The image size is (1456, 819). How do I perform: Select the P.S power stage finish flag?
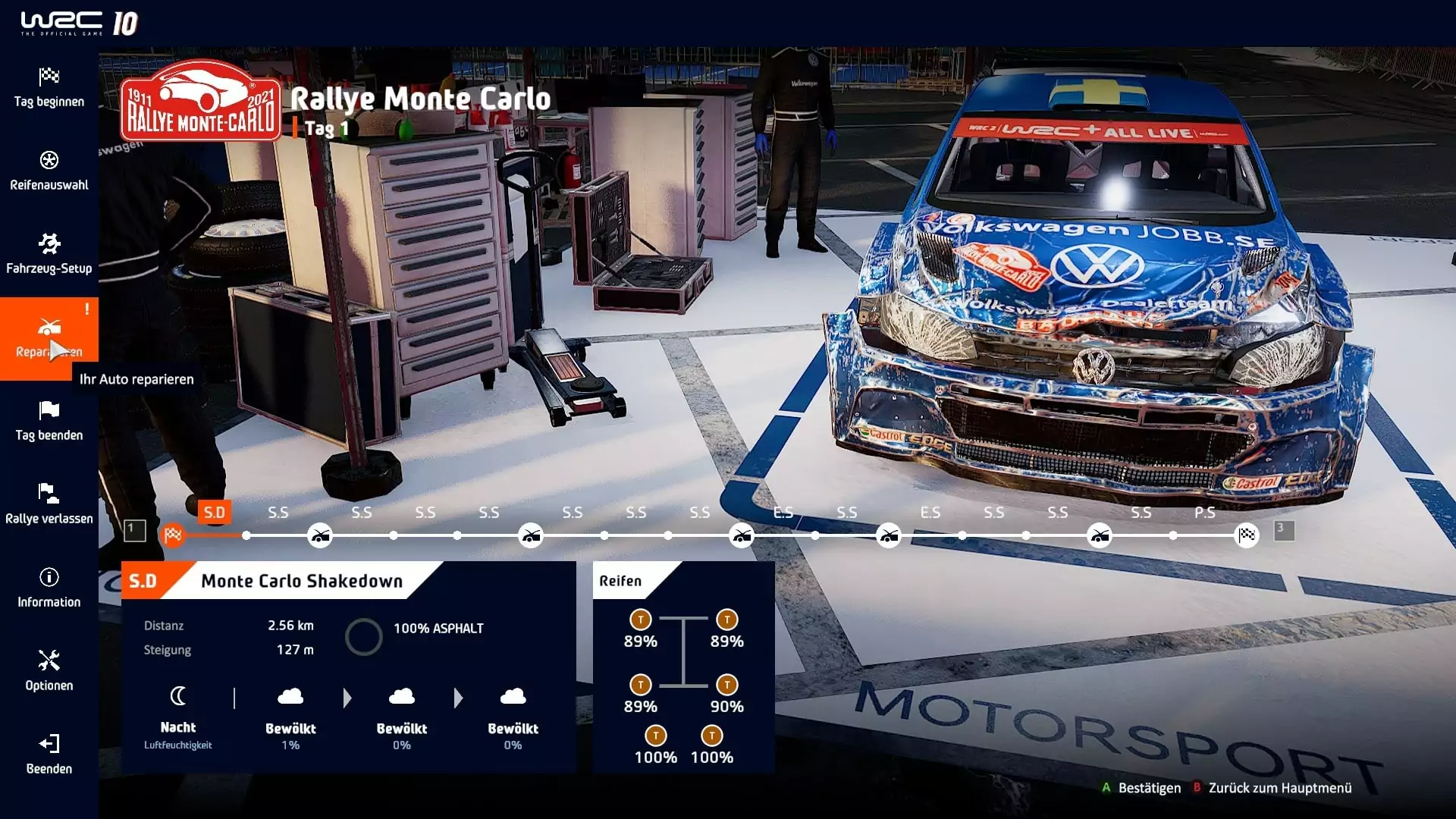click(x=1247, y=535)
